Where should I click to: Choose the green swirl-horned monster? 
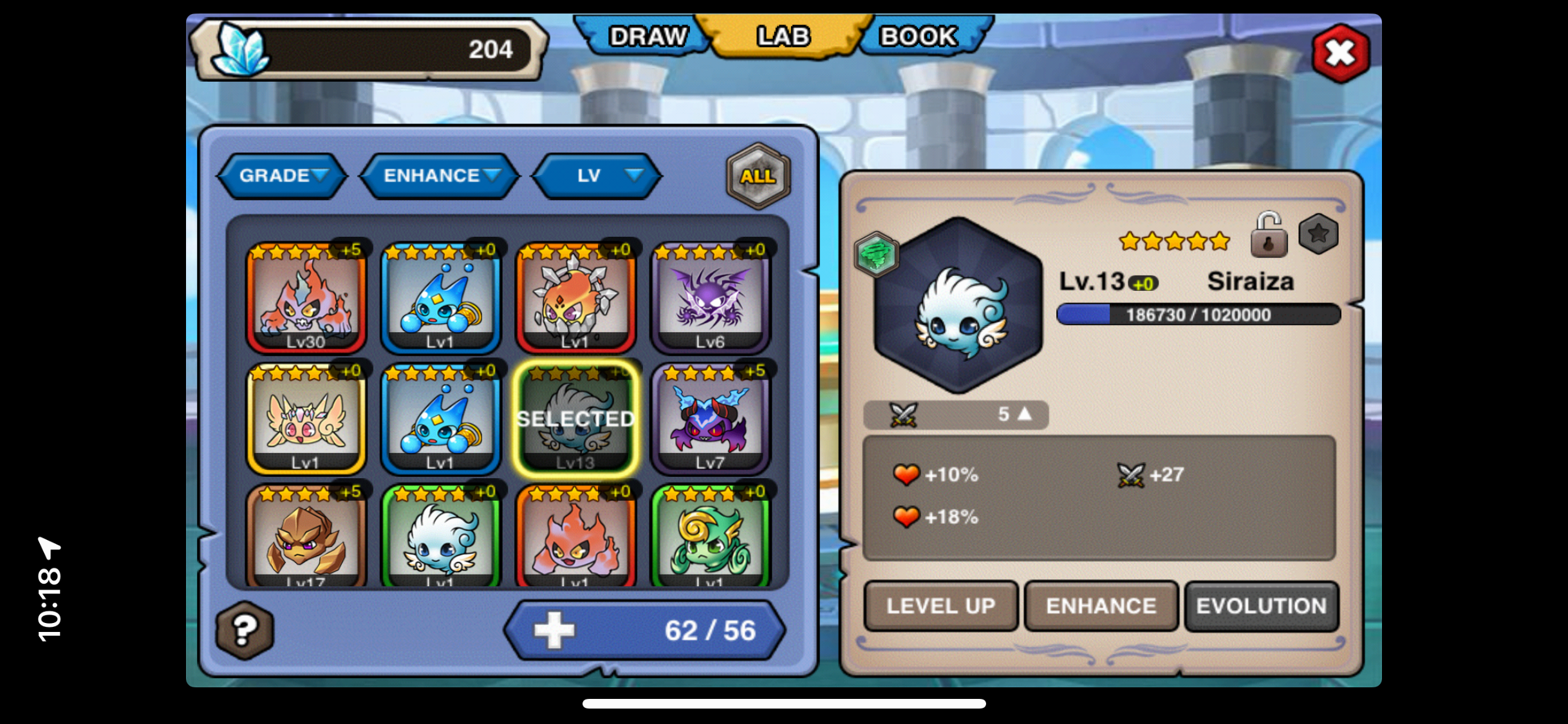[x=711, y=537]
